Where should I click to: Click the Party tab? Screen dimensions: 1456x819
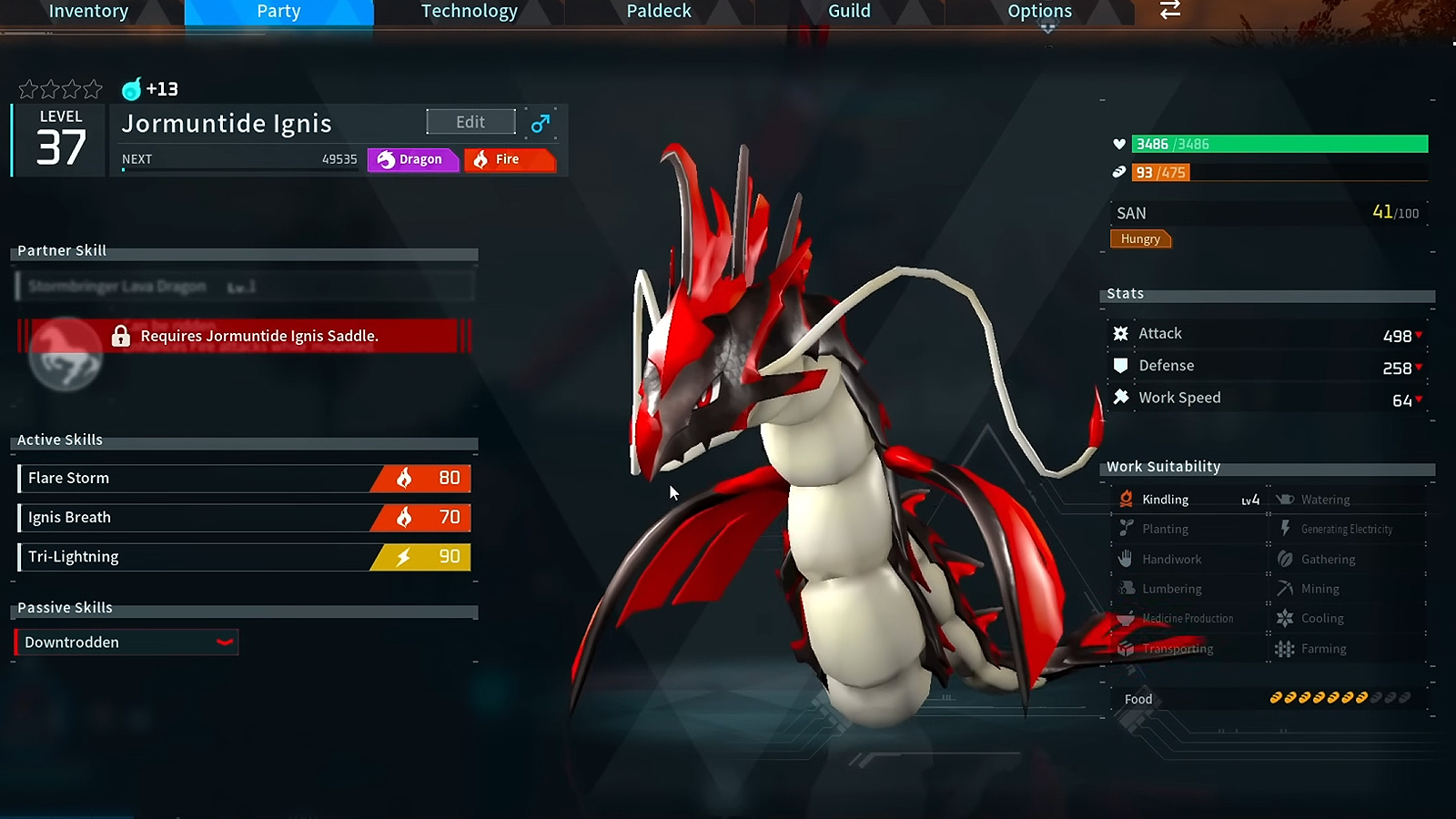point(278,12)
